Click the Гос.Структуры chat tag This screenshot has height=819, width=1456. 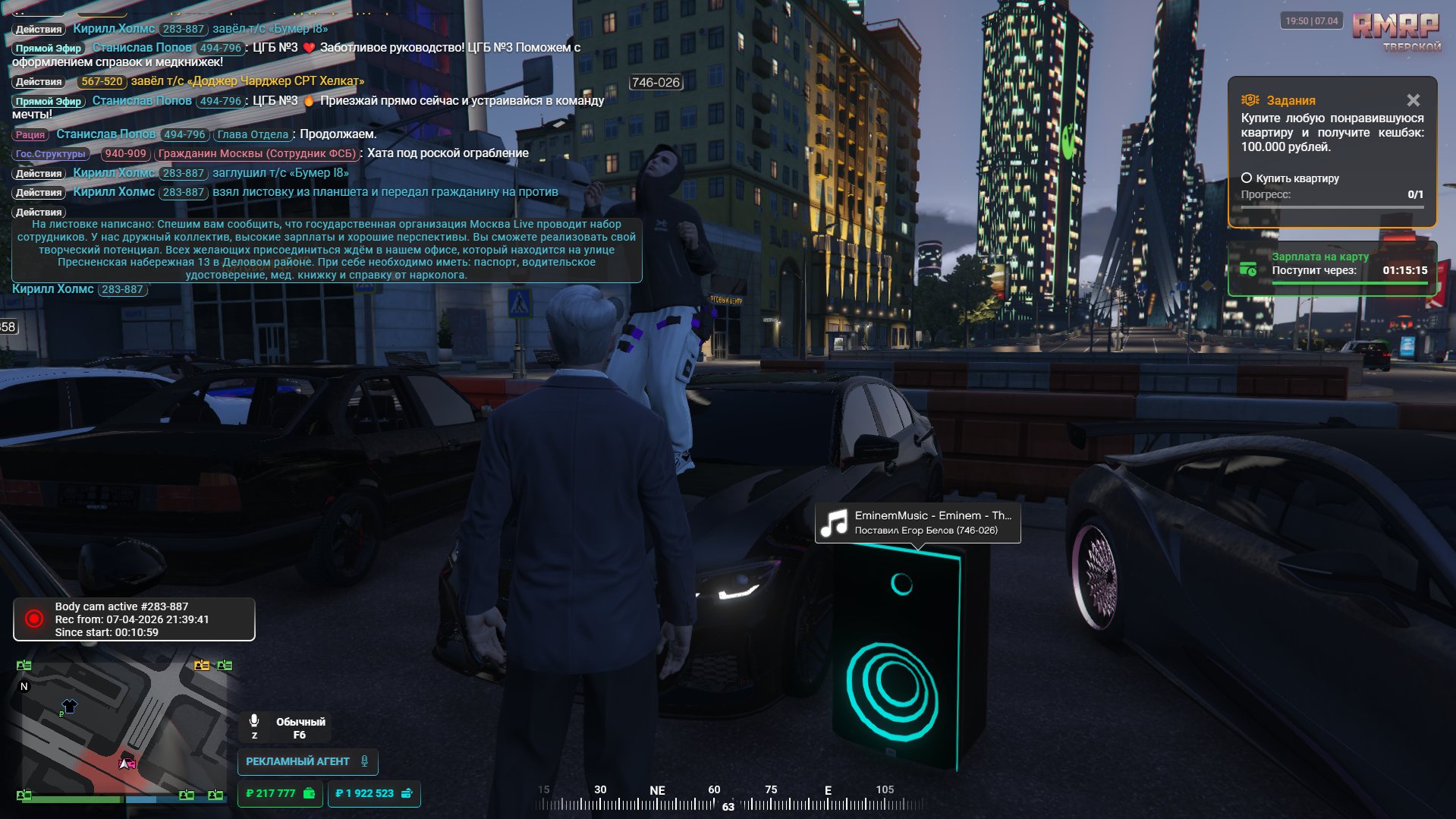coord(51,154)
